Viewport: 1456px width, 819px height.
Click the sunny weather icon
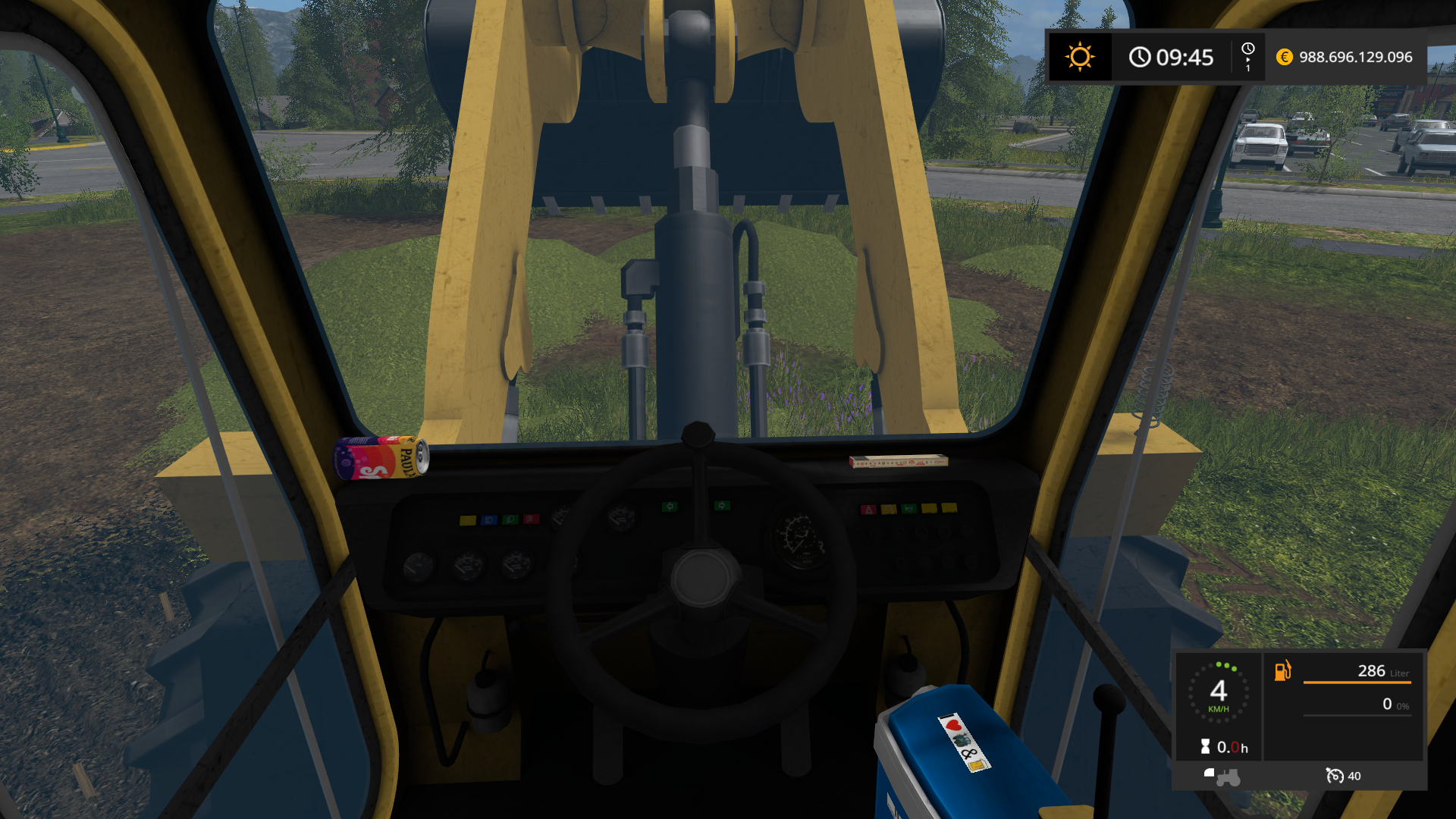coord(1079,57)
